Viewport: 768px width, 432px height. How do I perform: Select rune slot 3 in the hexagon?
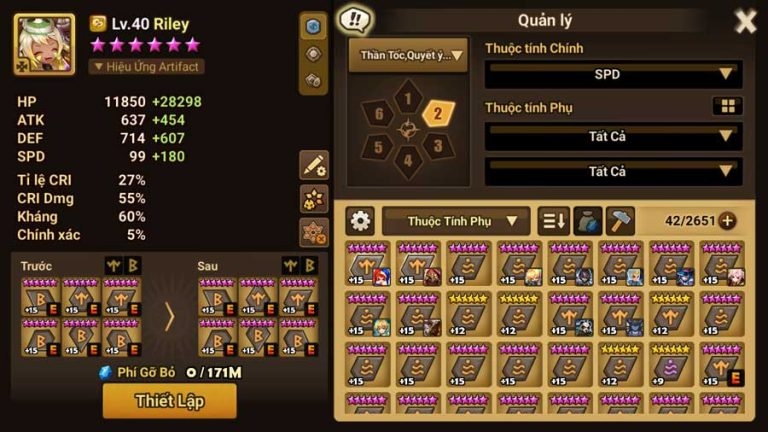pyautogui.click(x=436, y=146)
